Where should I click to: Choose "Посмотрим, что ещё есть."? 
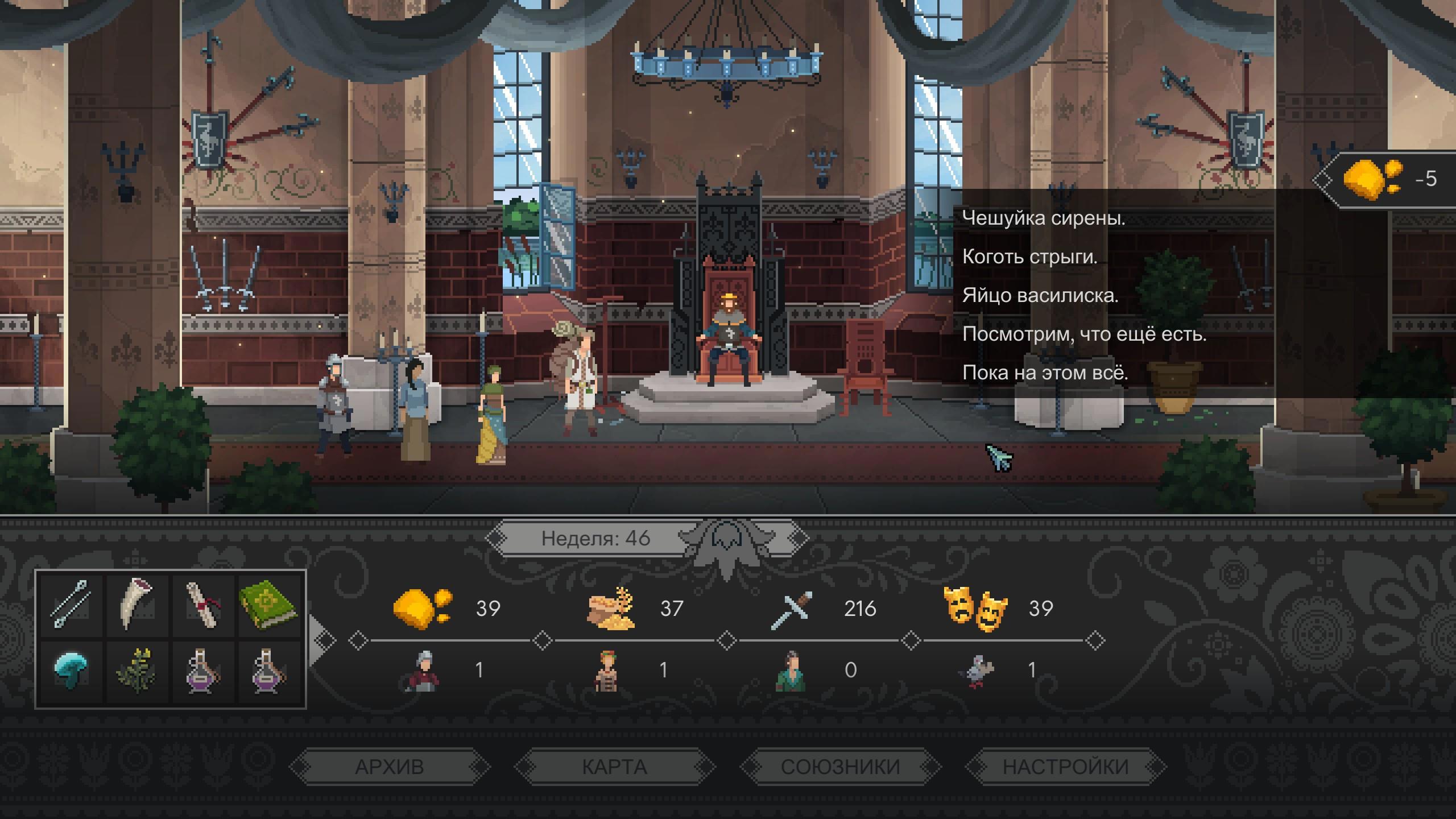click(x=1084, y=334)
